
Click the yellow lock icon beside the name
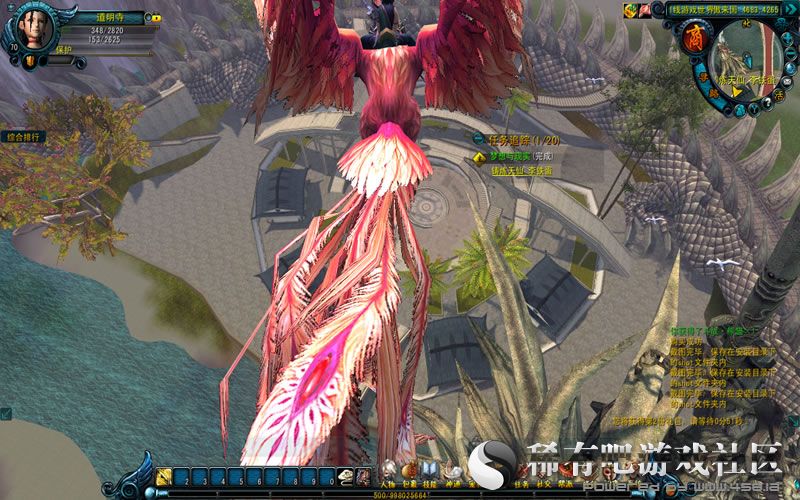[155, 18]
